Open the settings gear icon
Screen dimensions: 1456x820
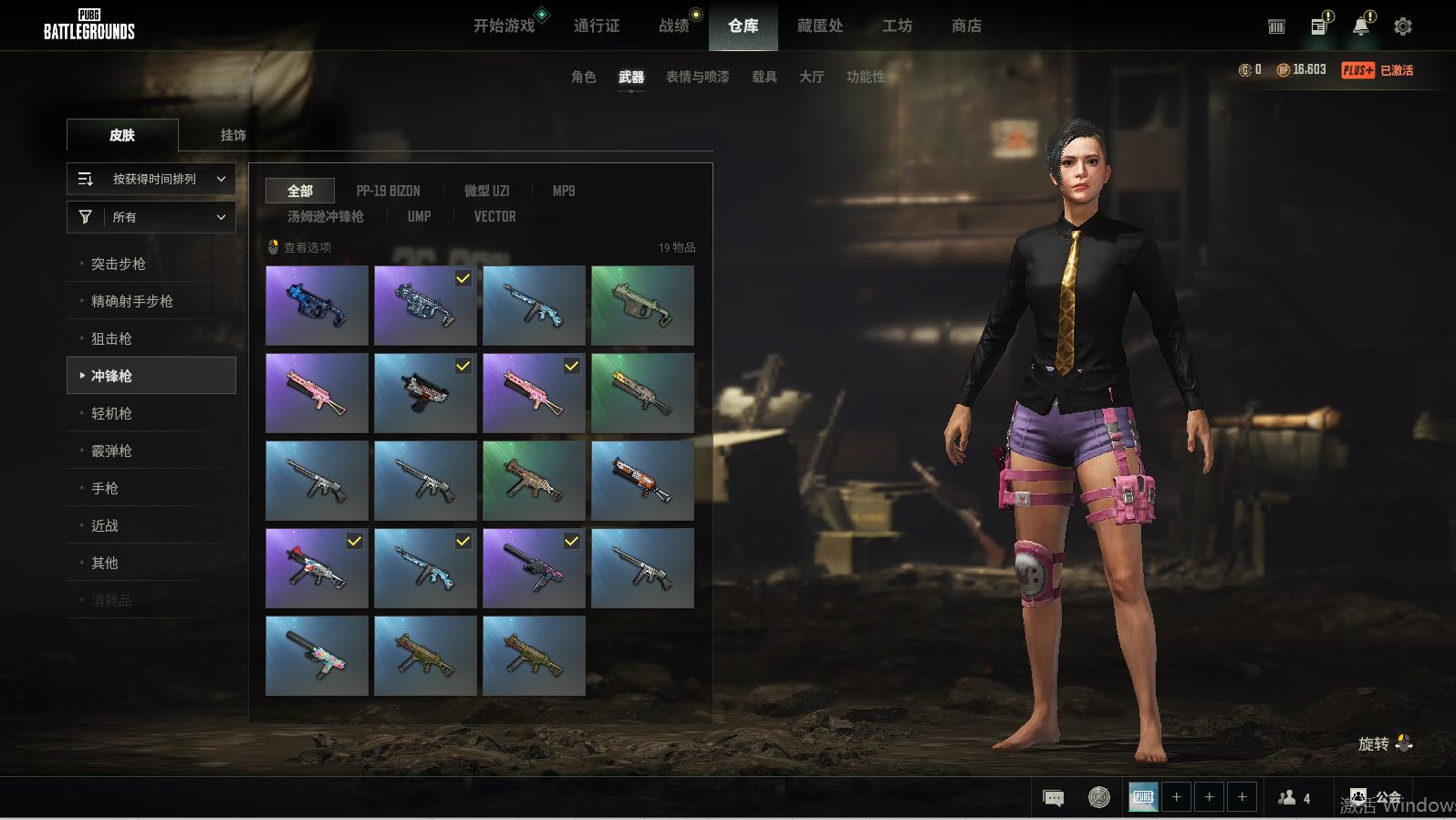1403,26
